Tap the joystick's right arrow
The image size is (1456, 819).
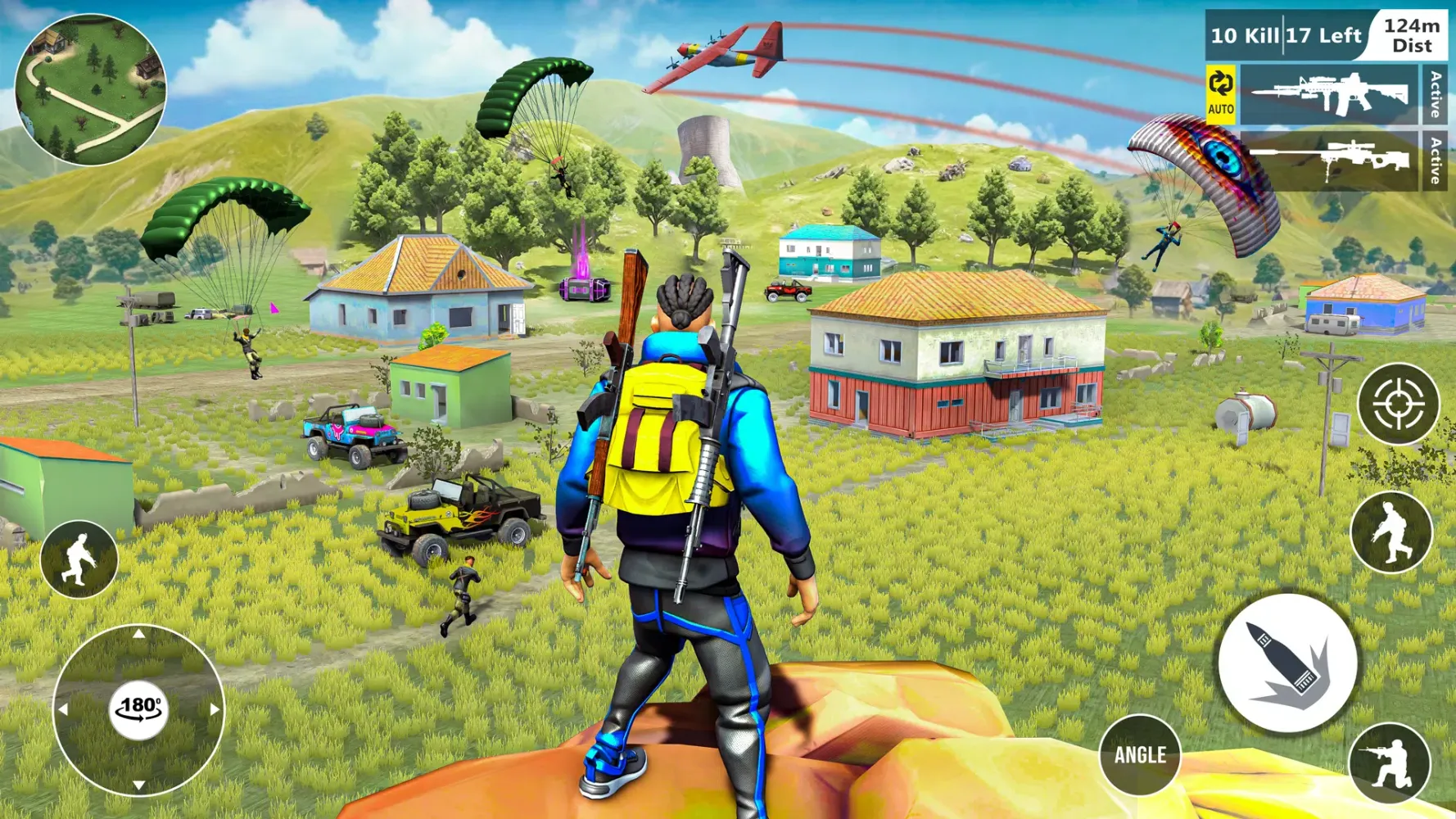(x=215, y=709)
